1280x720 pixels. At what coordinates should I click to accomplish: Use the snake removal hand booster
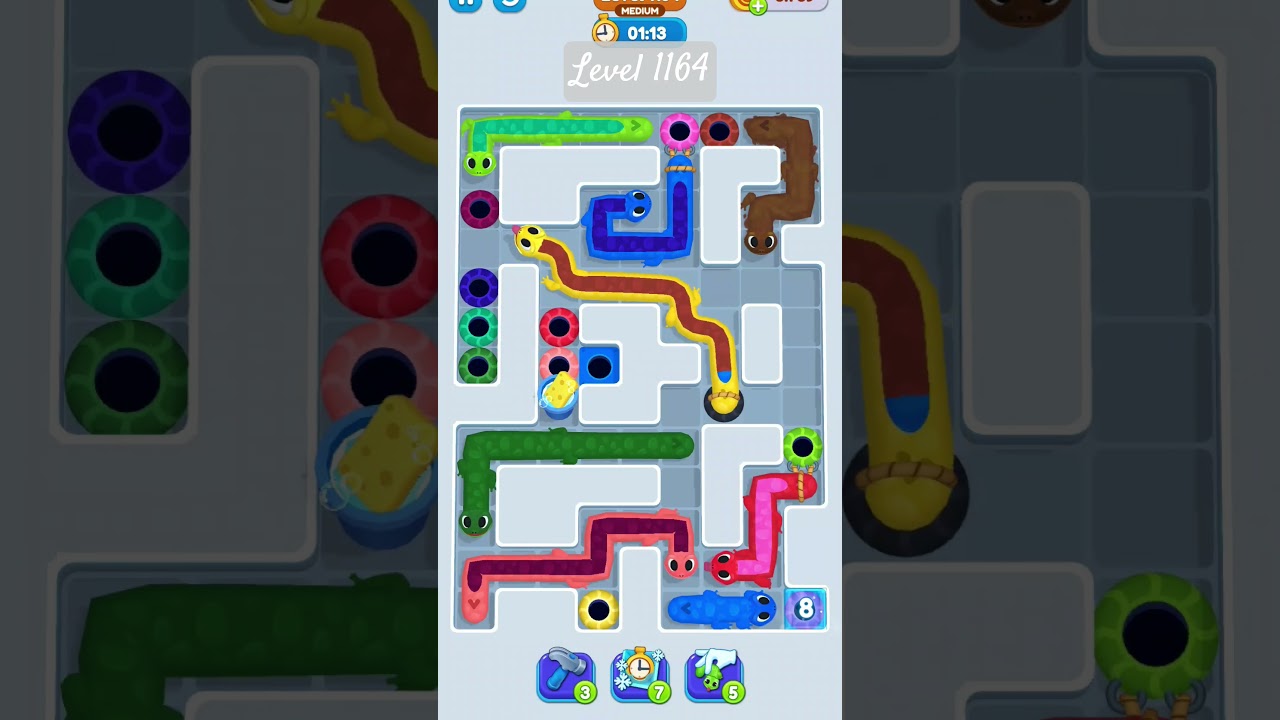click(714, 675)
